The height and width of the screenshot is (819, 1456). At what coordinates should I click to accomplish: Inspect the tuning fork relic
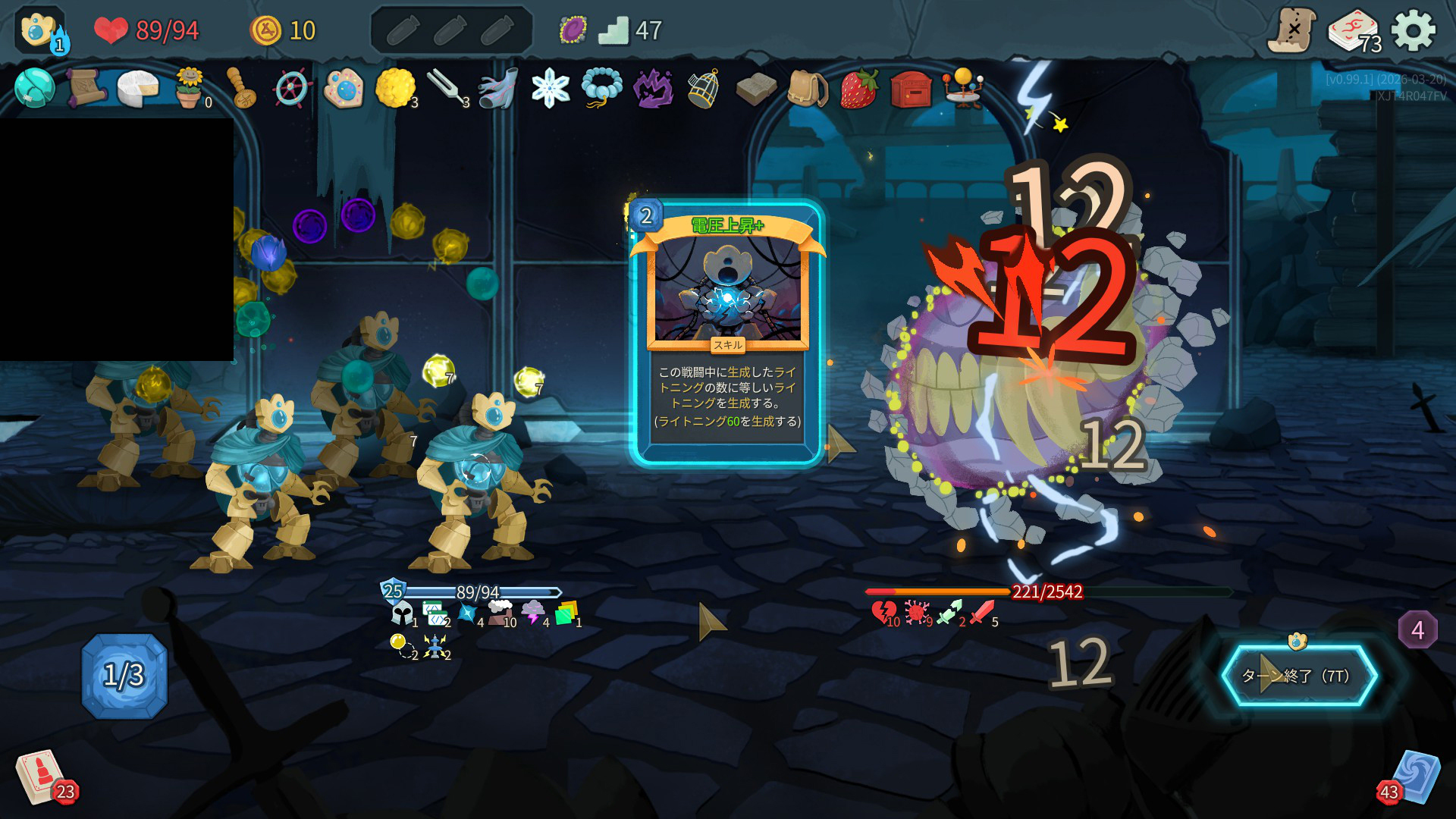pos(447,89)
